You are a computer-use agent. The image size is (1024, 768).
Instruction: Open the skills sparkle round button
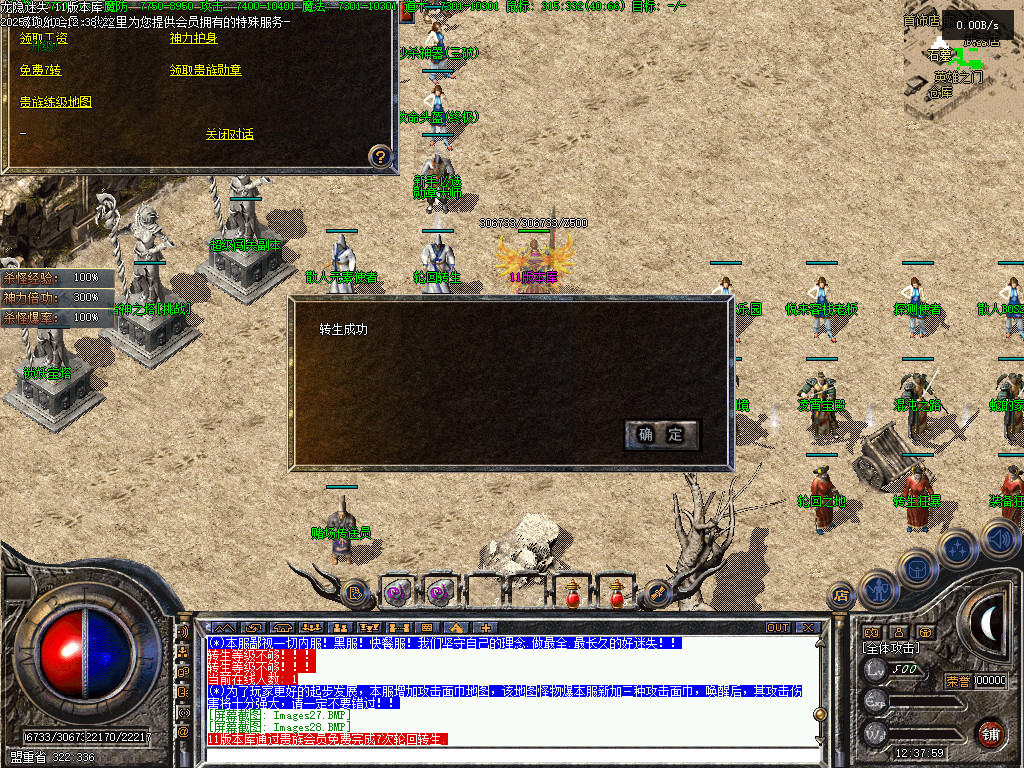pyautogui.click(x=956, y=548)
